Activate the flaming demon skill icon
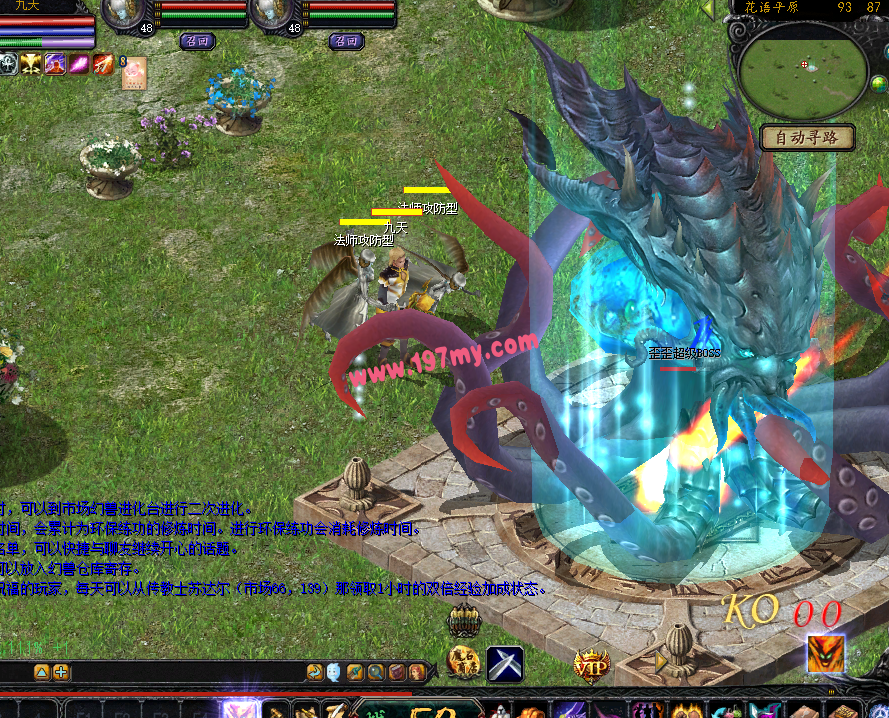 (826, 654)
